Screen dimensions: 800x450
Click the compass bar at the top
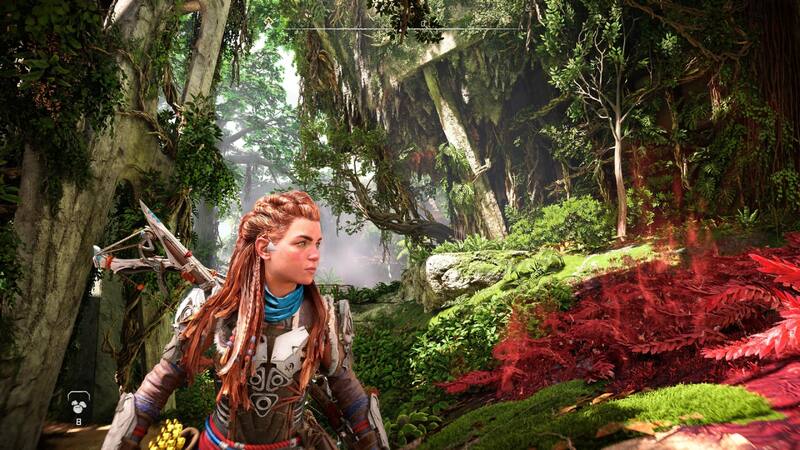(x=399, y=29)
